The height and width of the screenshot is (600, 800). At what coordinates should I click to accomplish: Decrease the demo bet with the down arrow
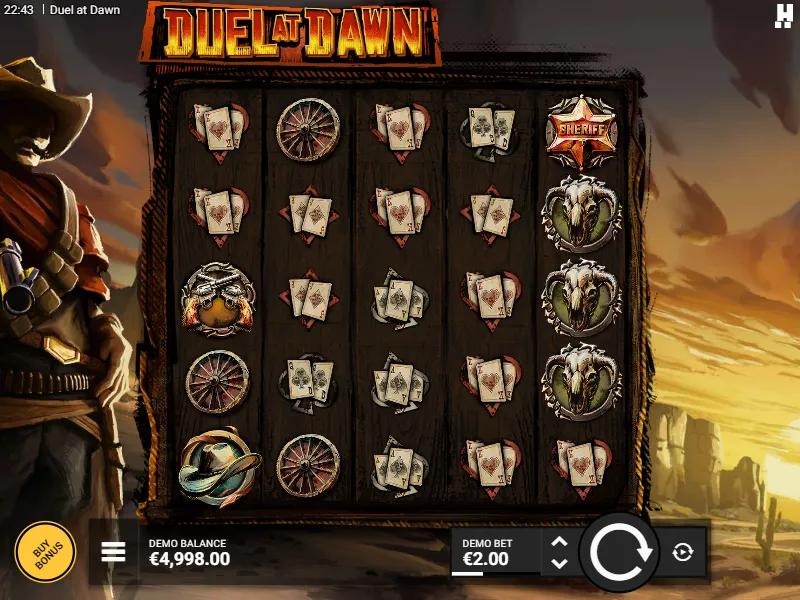[560, 563]
